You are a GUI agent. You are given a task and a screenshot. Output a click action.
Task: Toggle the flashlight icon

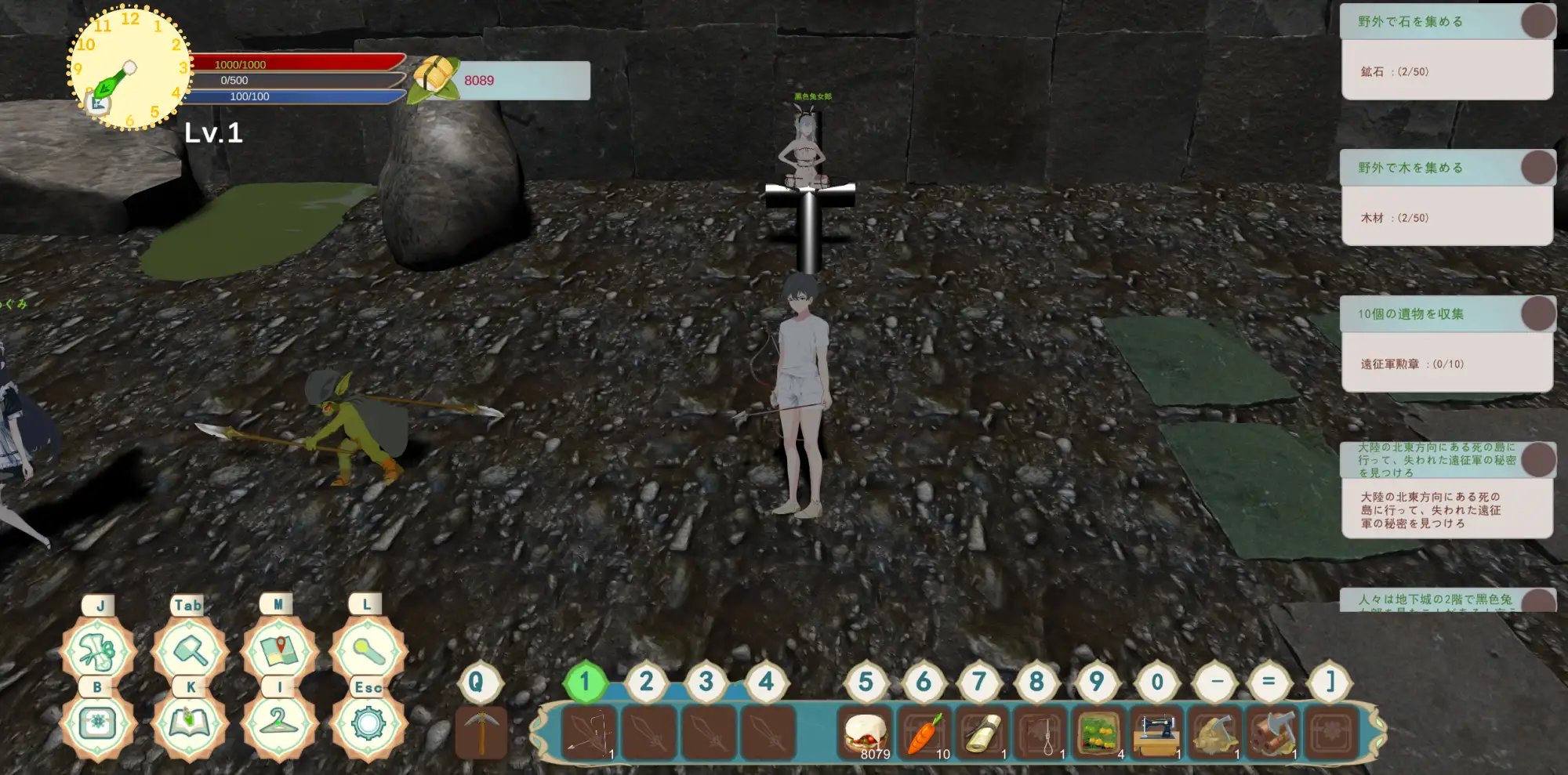[x=367, y=650]
